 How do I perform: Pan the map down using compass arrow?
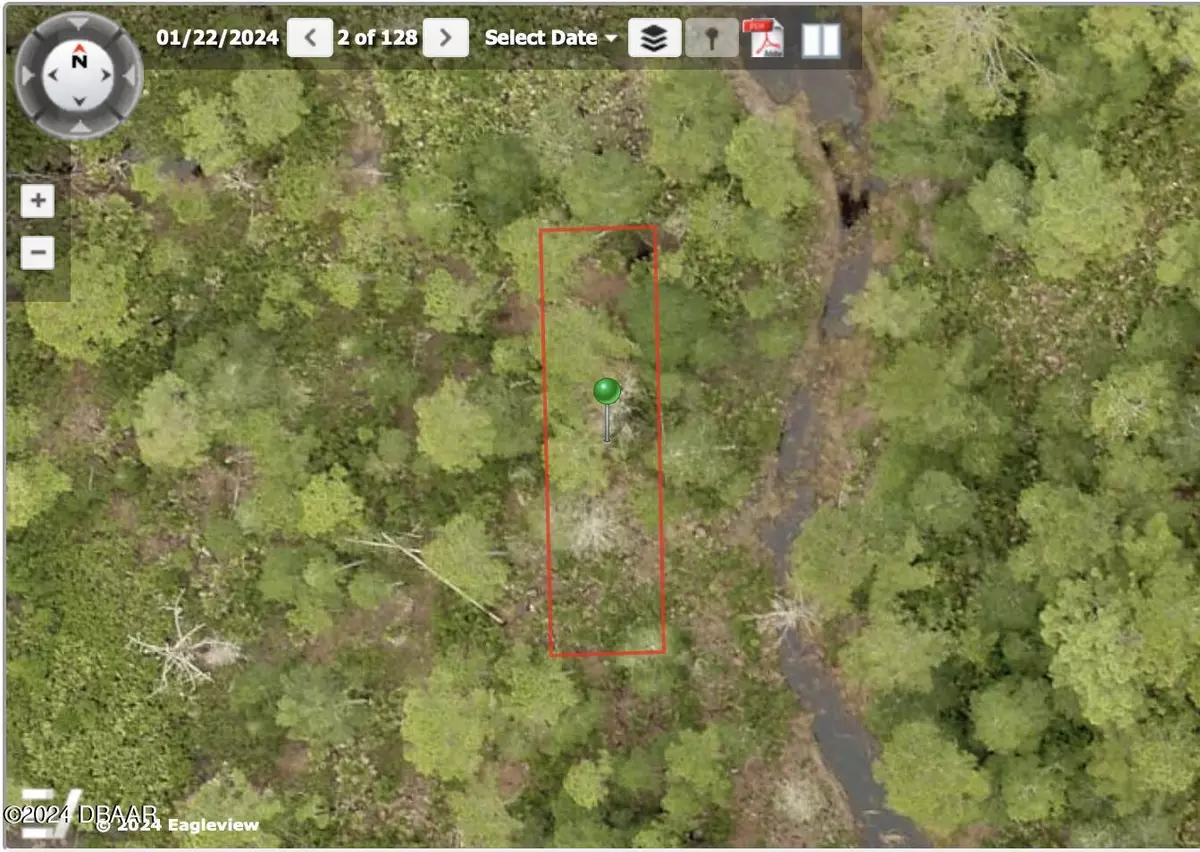click(79, 101)
